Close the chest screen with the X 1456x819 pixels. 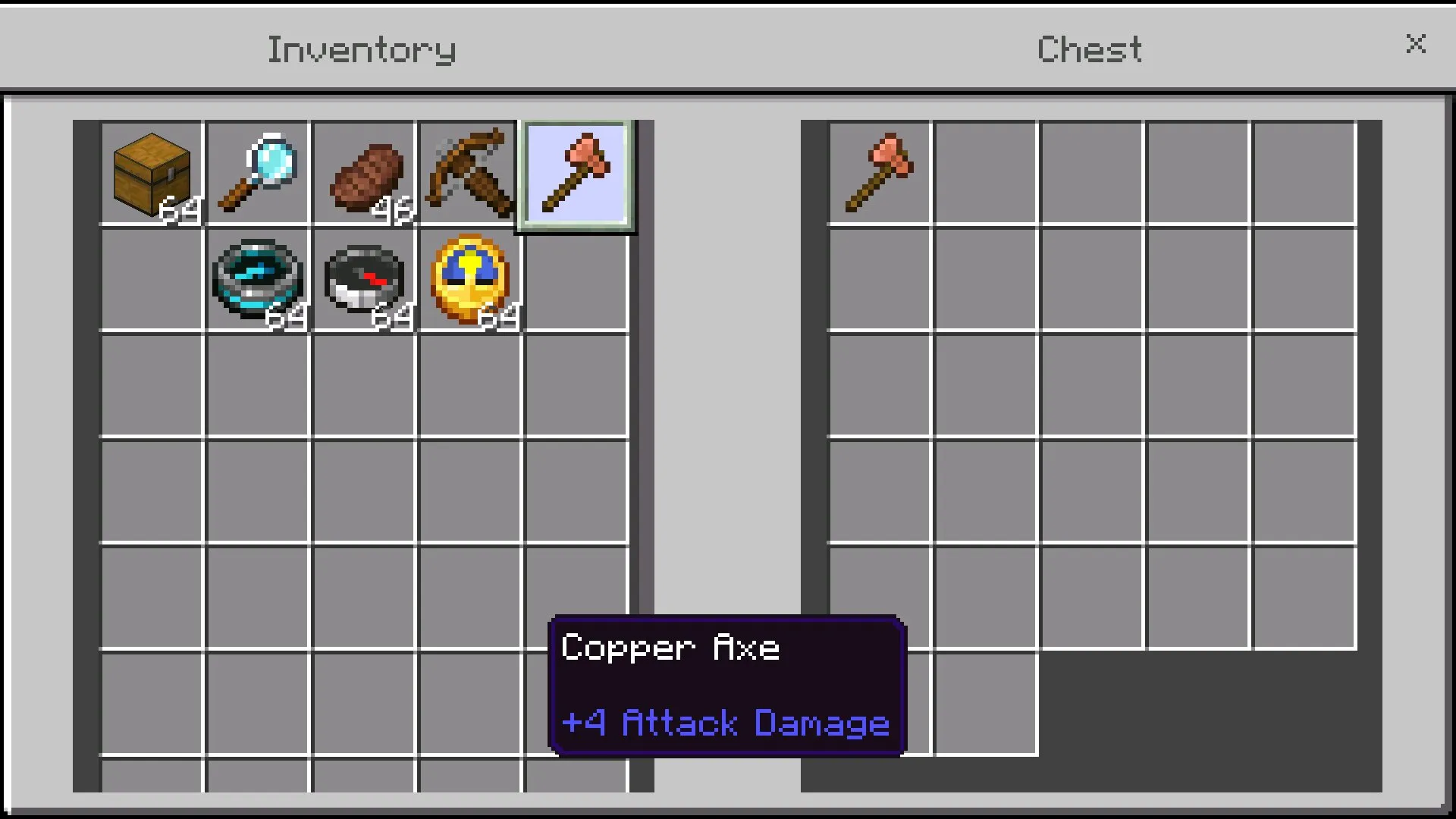click(1415, 44)
